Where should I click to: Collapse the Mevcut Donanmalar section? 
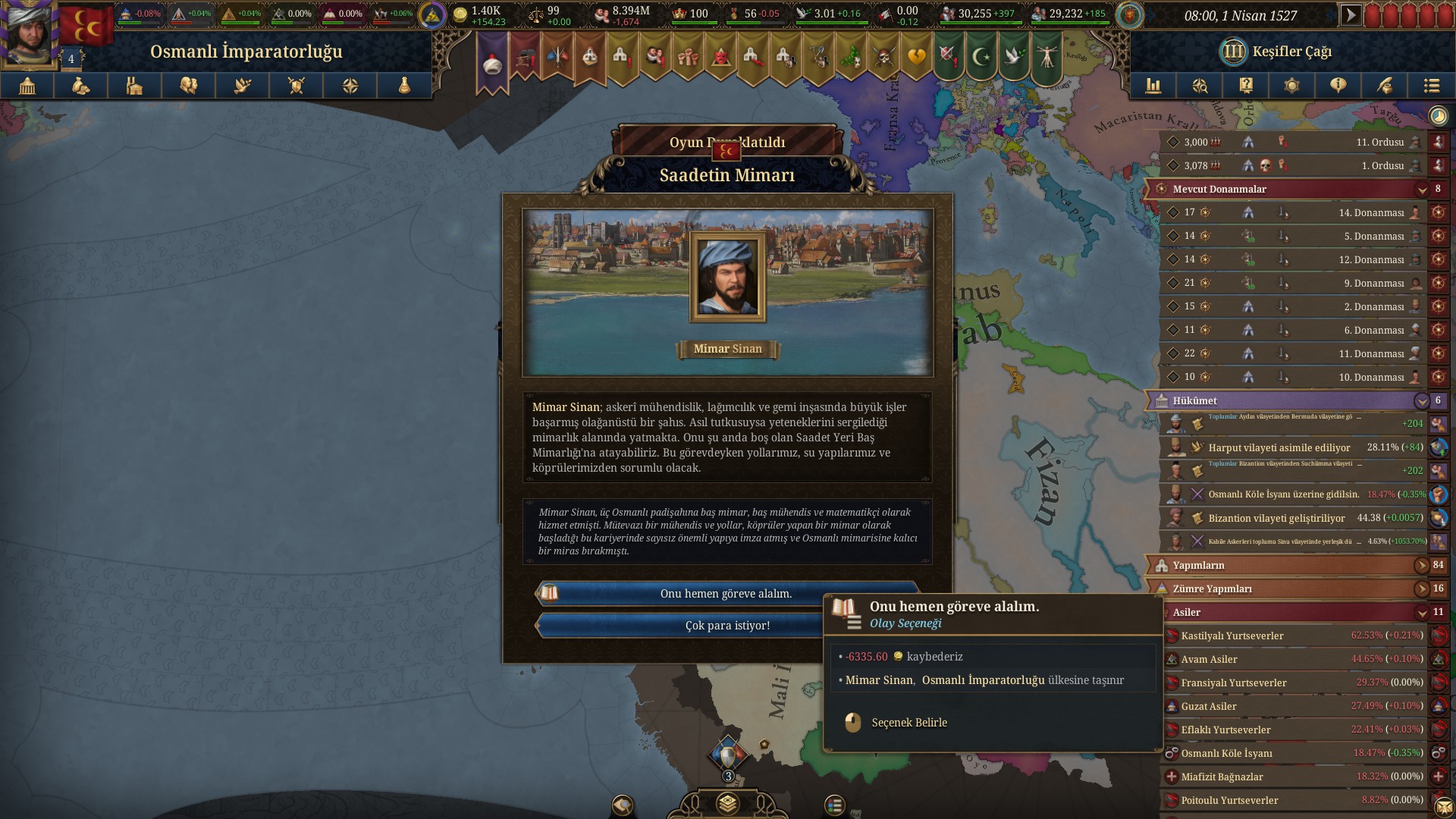coord(1421,189)
